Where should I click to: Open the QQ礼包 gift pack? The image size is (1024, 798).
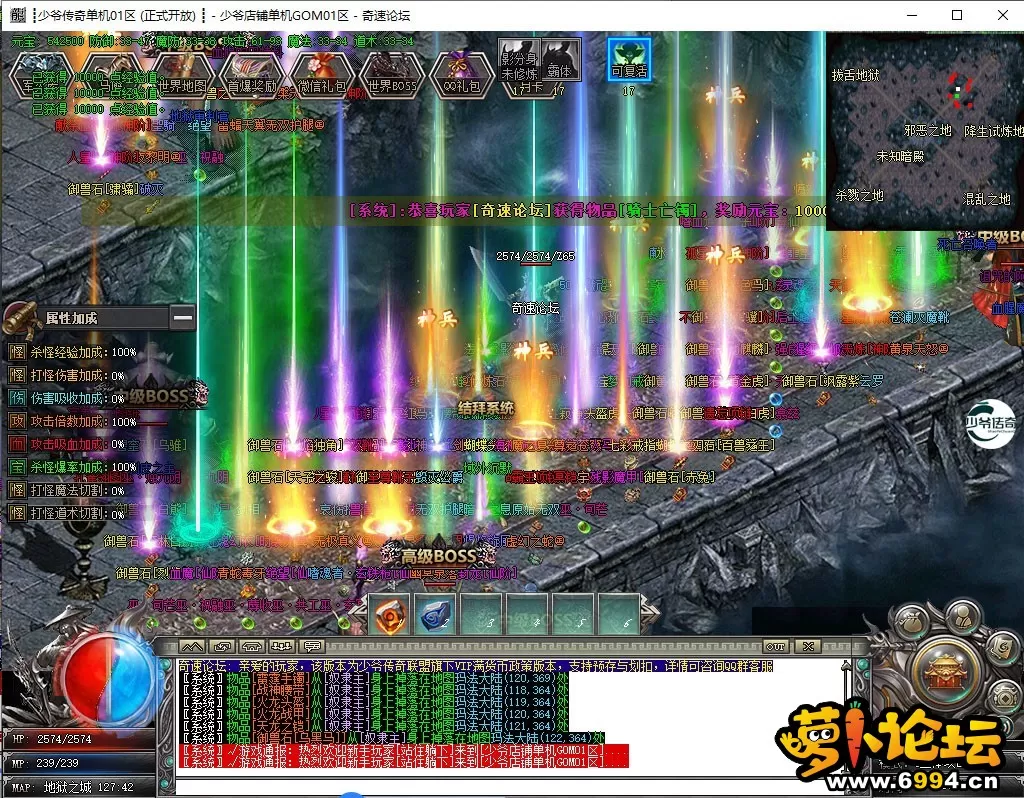click(x=461, y=77)
